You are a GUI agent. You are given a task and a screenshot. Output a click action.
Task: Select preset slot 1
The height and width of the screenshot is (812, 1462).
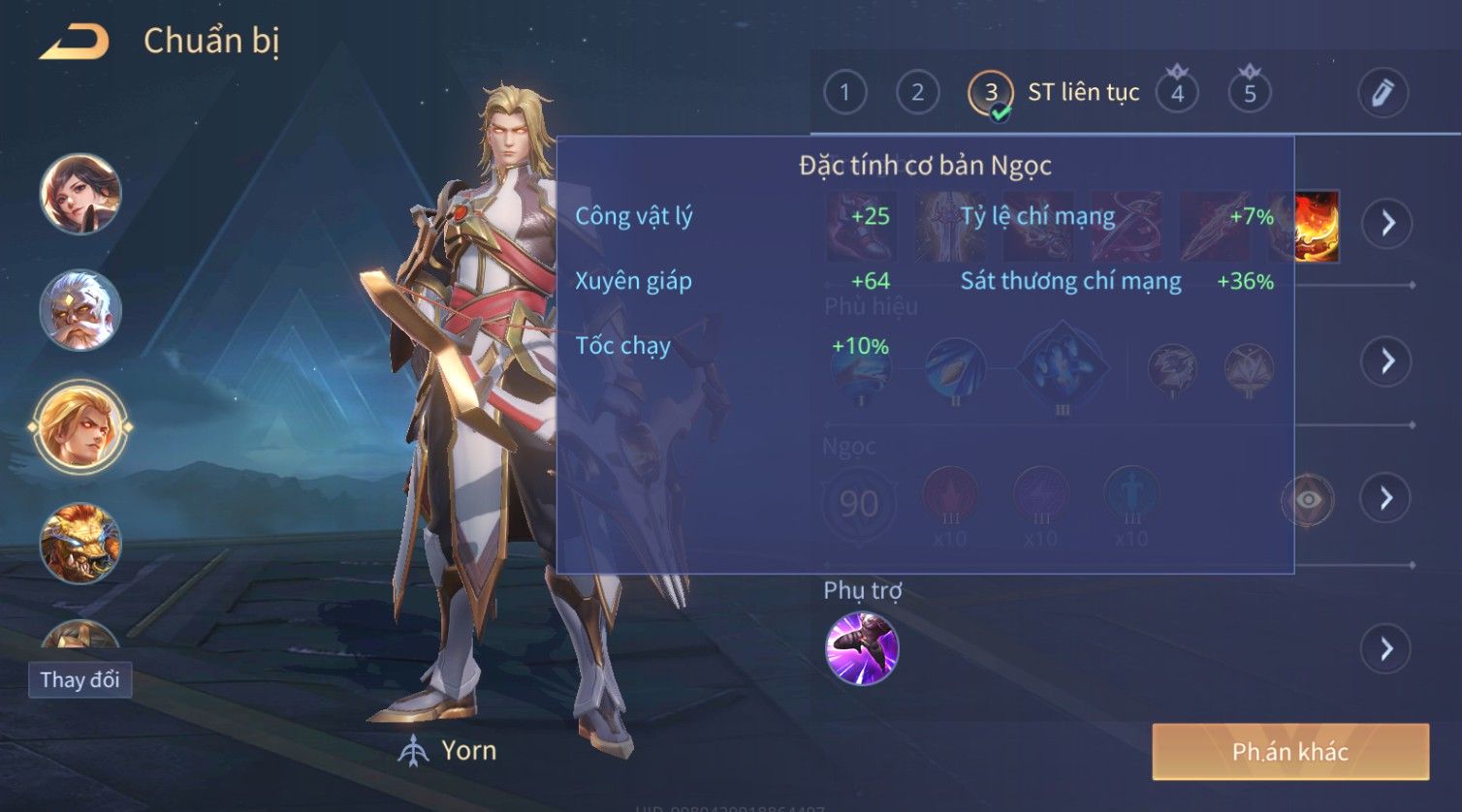coord(844,93)
